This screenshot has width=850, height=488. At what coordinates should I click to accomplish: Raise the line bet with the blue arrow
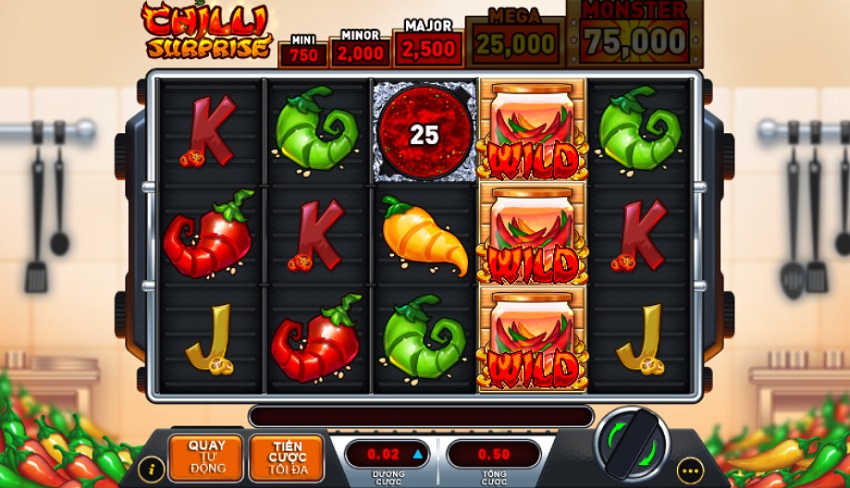click(417, 454)
